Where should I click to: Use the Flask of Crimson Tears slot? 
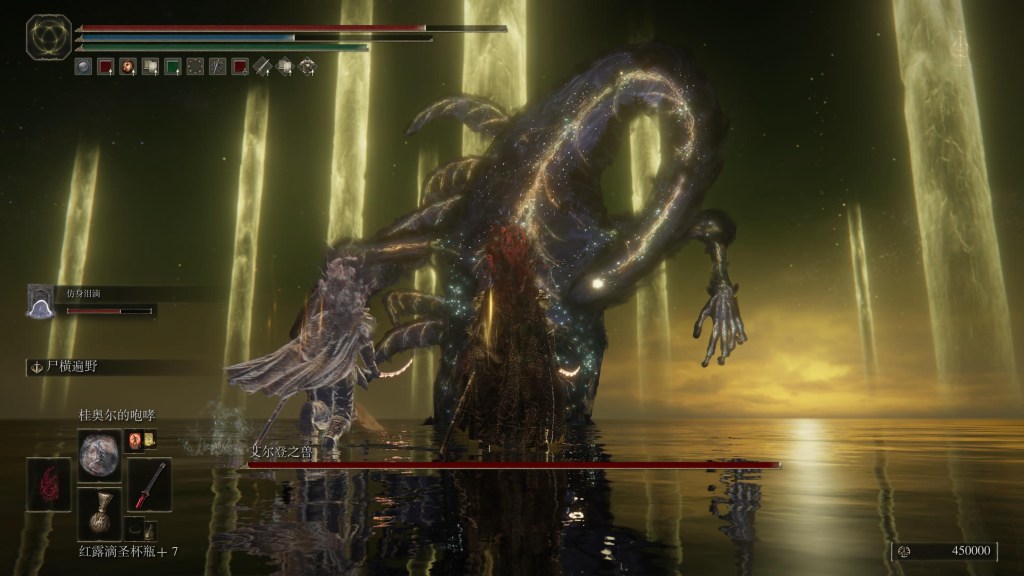[x=100, y=514]
